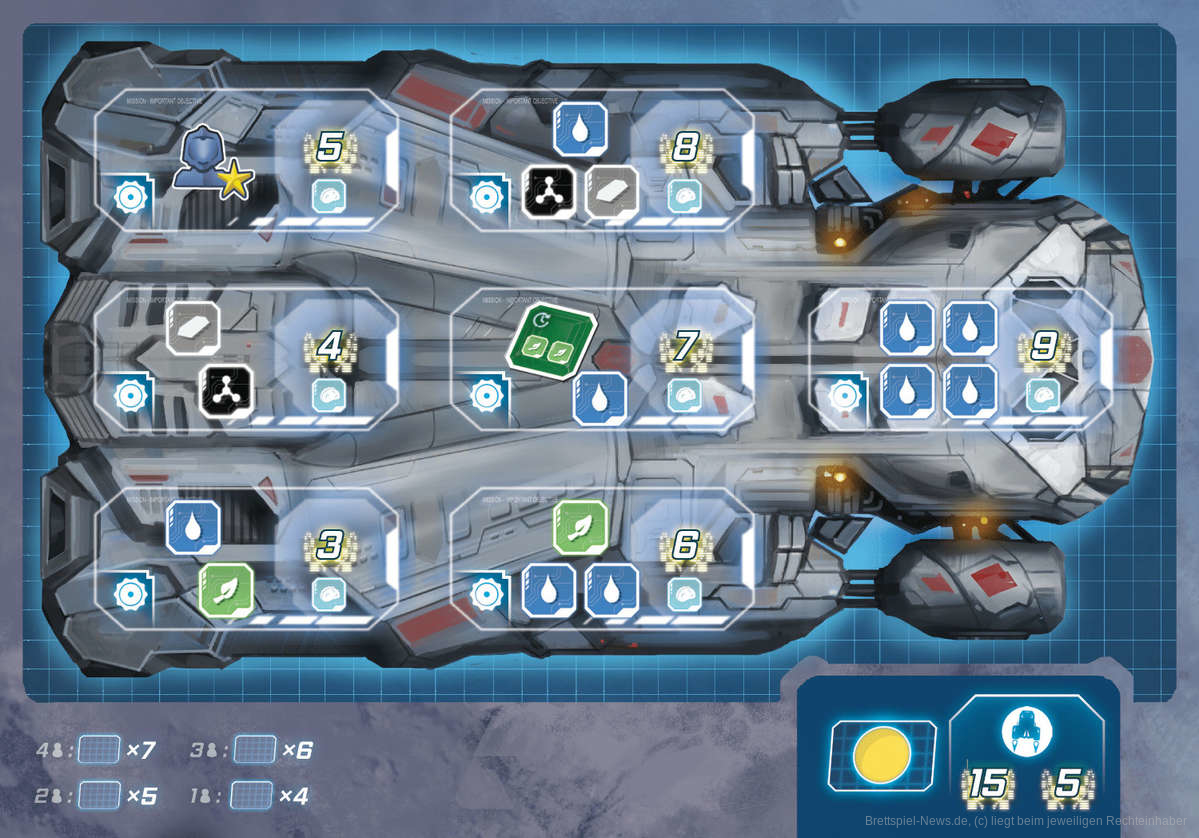Select the mission area worth 4 points
This screenshot has width=1199, height=838.
246,358
